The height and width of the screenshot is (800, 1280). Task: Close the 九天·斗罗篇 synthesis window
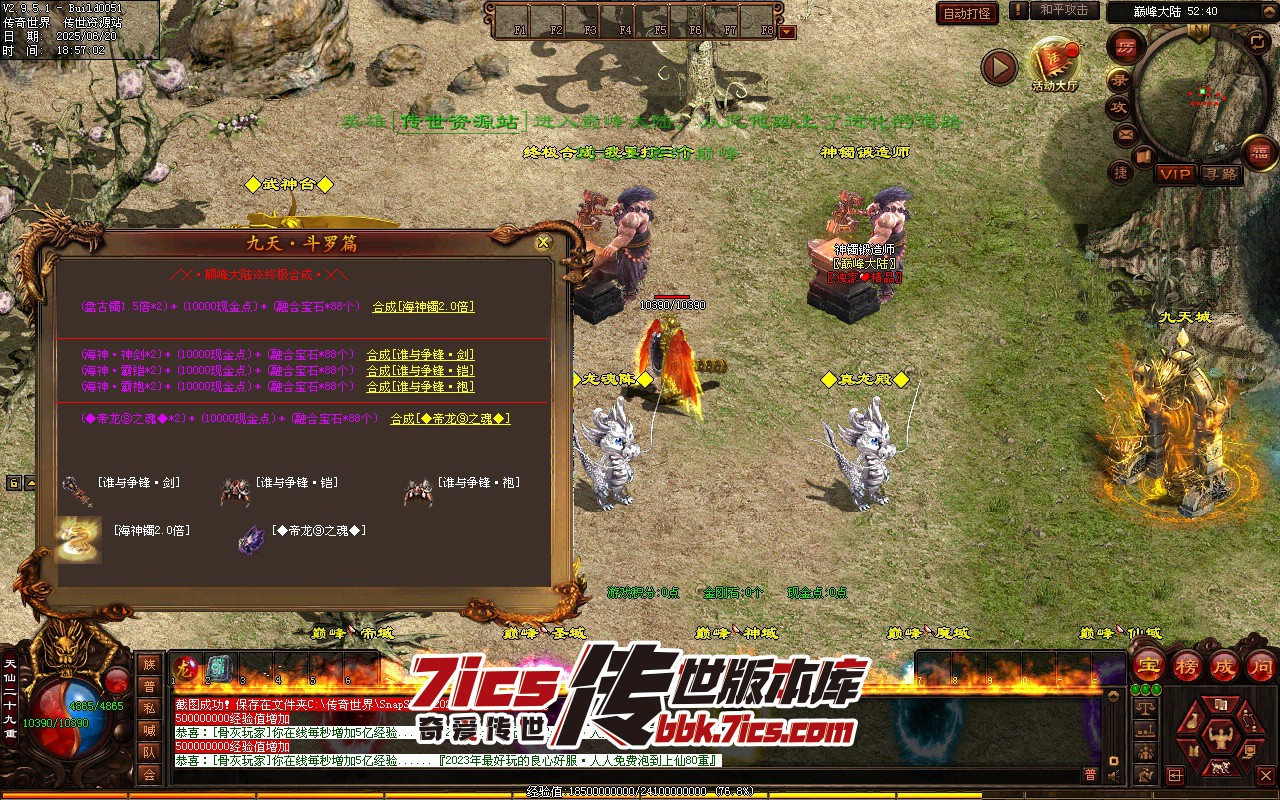coord(543,242)
